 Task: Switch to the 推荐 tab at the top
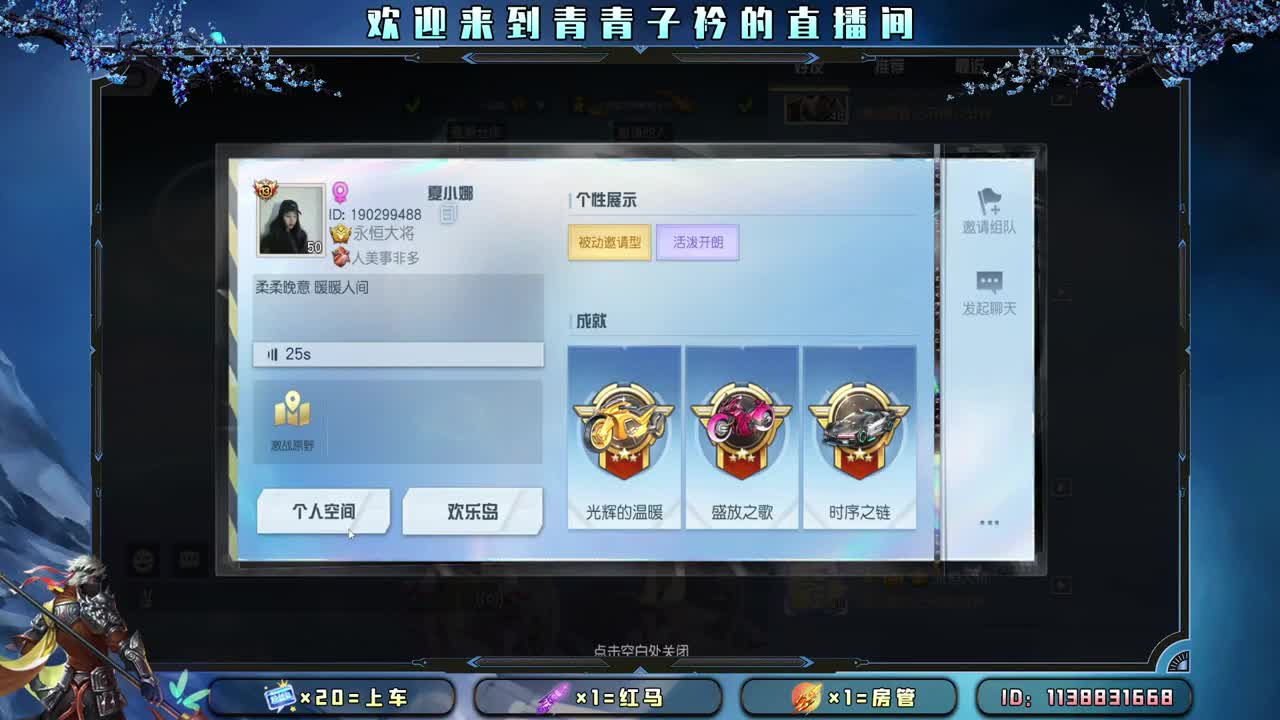point(890,68)
